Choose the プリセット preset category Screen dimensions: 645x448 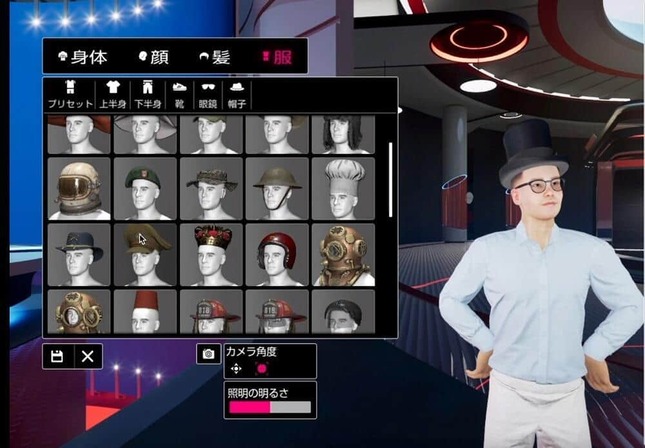coord(70,94)
